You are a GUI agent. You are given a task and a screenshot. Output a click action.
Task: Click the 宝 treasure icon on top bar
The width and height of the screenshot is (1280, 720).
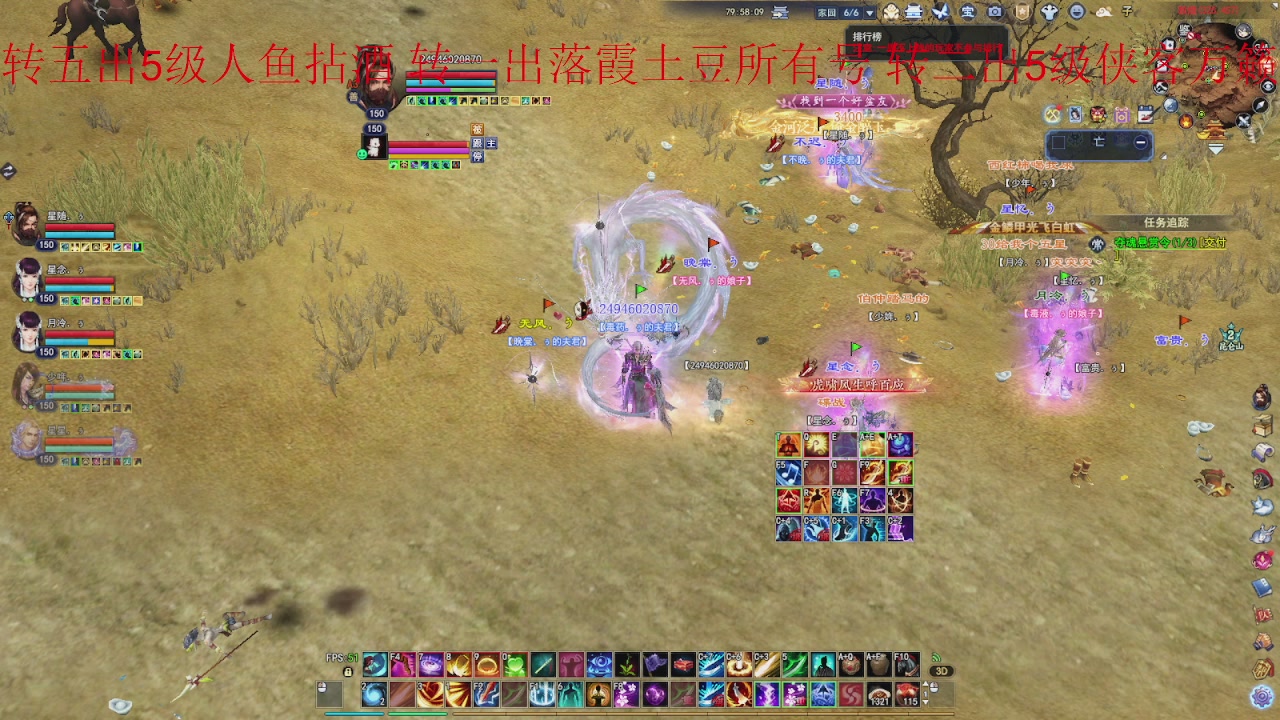point(967,12)
